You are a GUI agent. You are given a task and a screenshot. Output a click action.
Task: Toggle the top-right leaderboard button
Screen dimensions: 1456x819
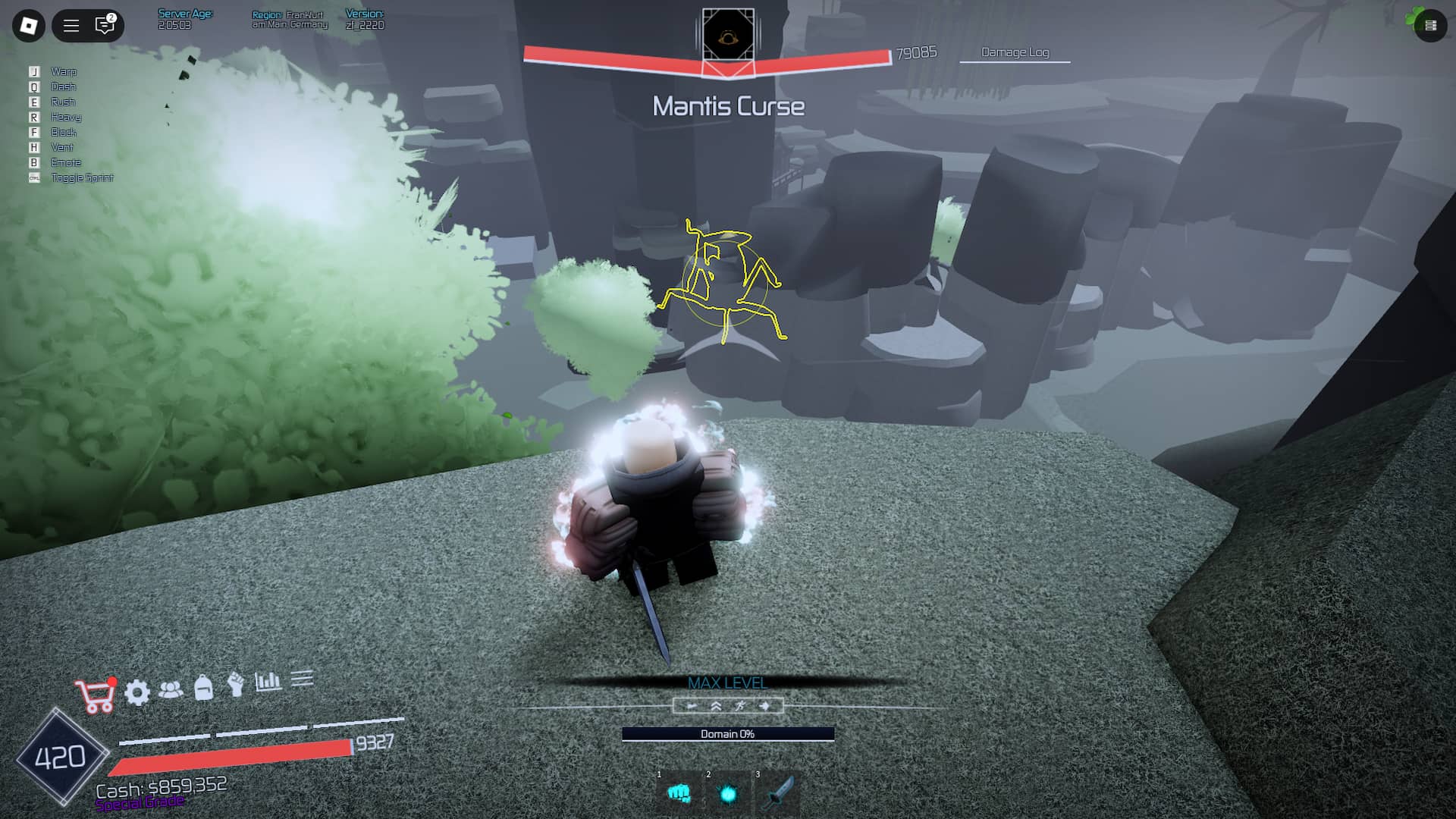pos(1430,26)
